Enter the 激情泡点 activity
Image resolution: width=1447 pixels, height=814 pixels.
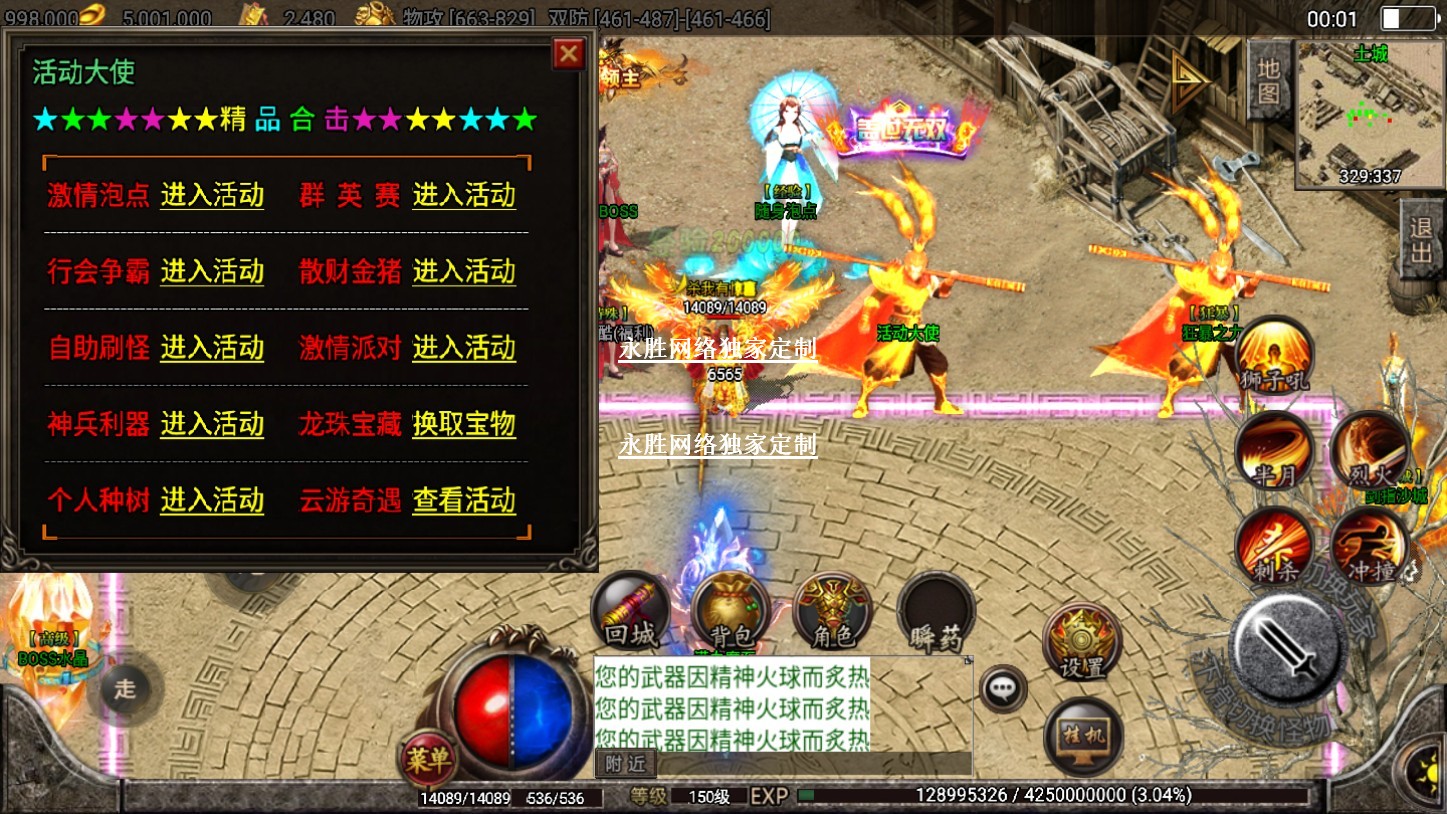(212, 195)
